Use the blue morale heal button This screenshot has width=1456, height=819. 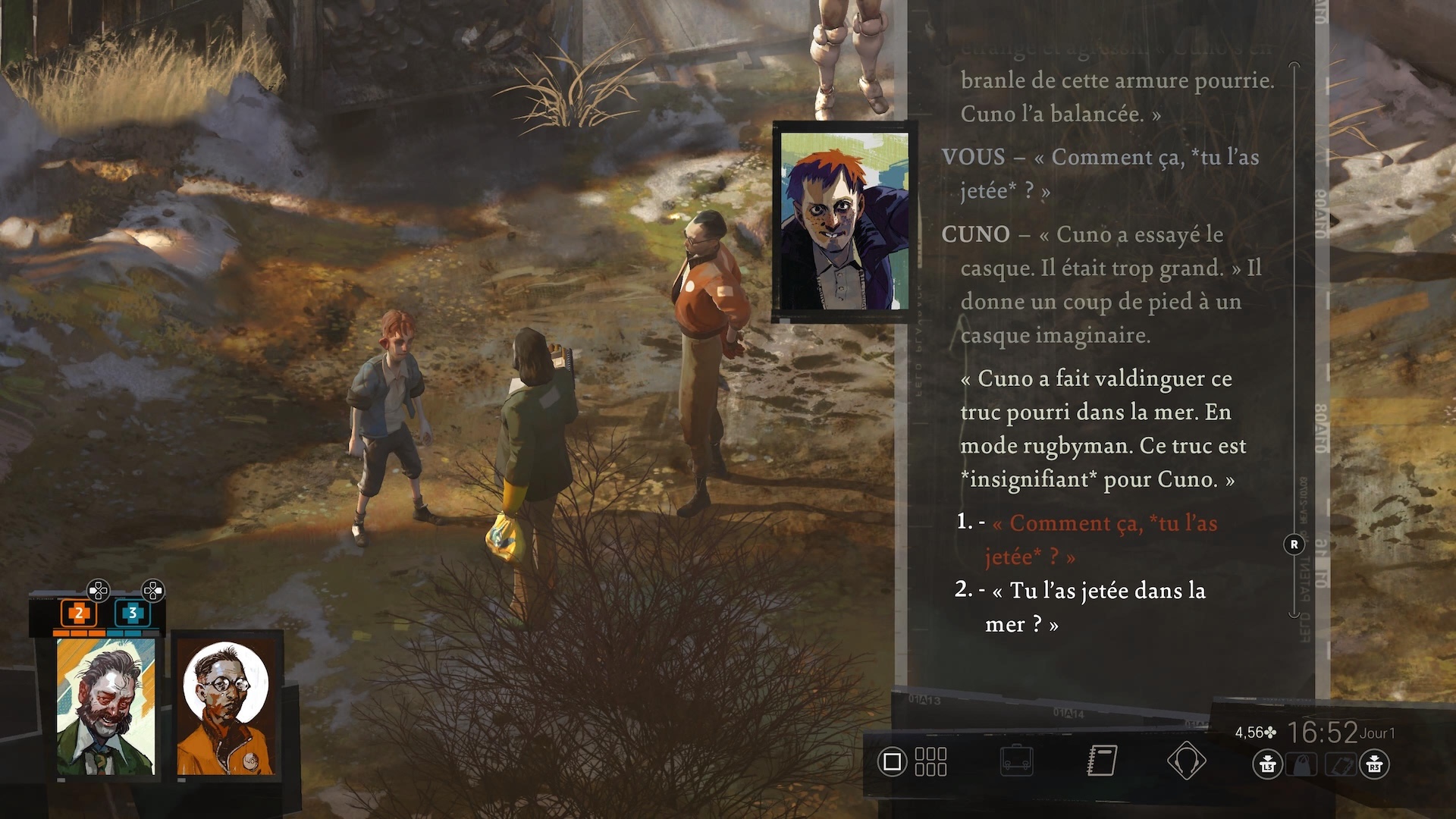click(x=132, y=613)
